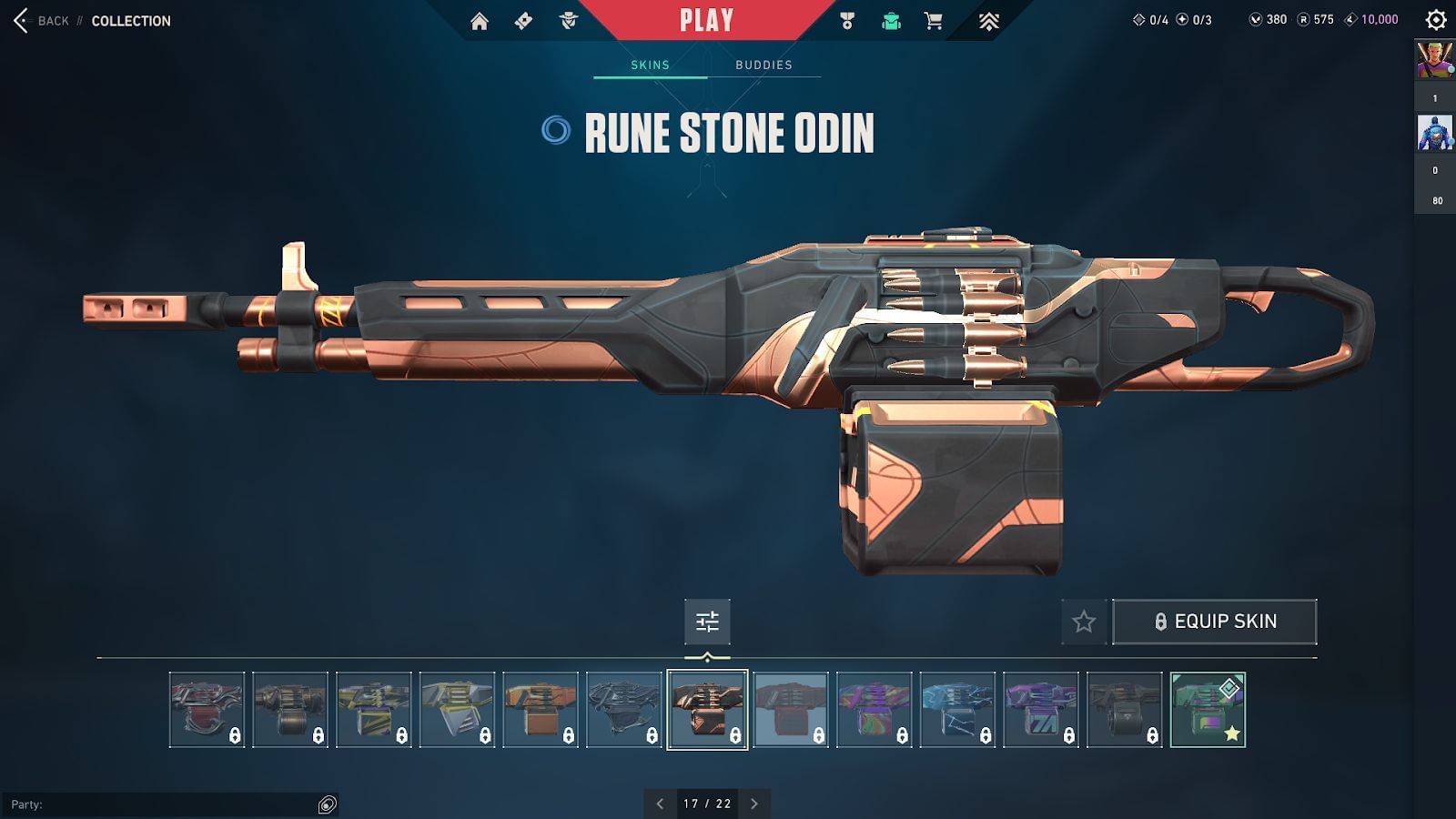Go to next skin page with right arrow
The image size is (1456, 819).
(x=753, y=804)
